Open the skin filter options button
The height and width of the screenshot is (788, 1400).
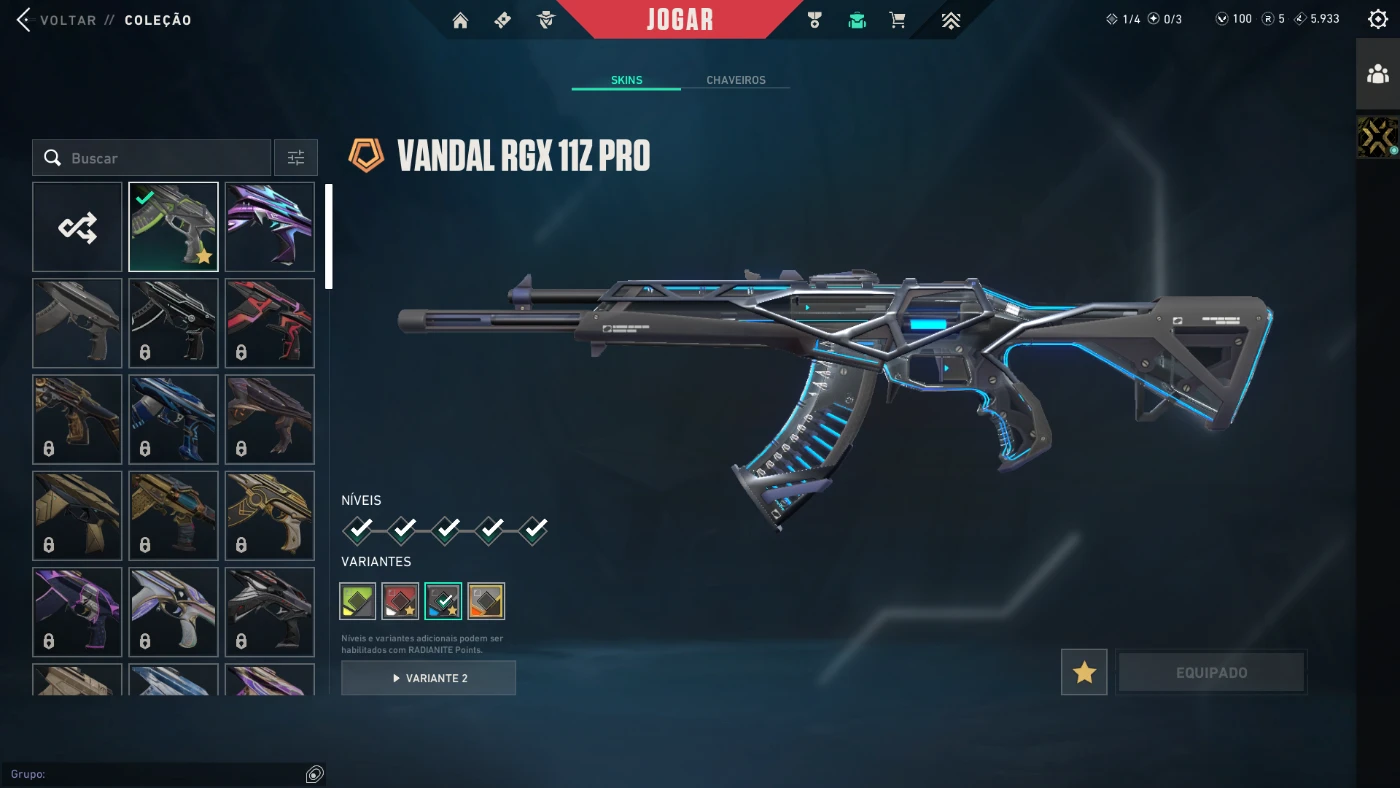296,158
